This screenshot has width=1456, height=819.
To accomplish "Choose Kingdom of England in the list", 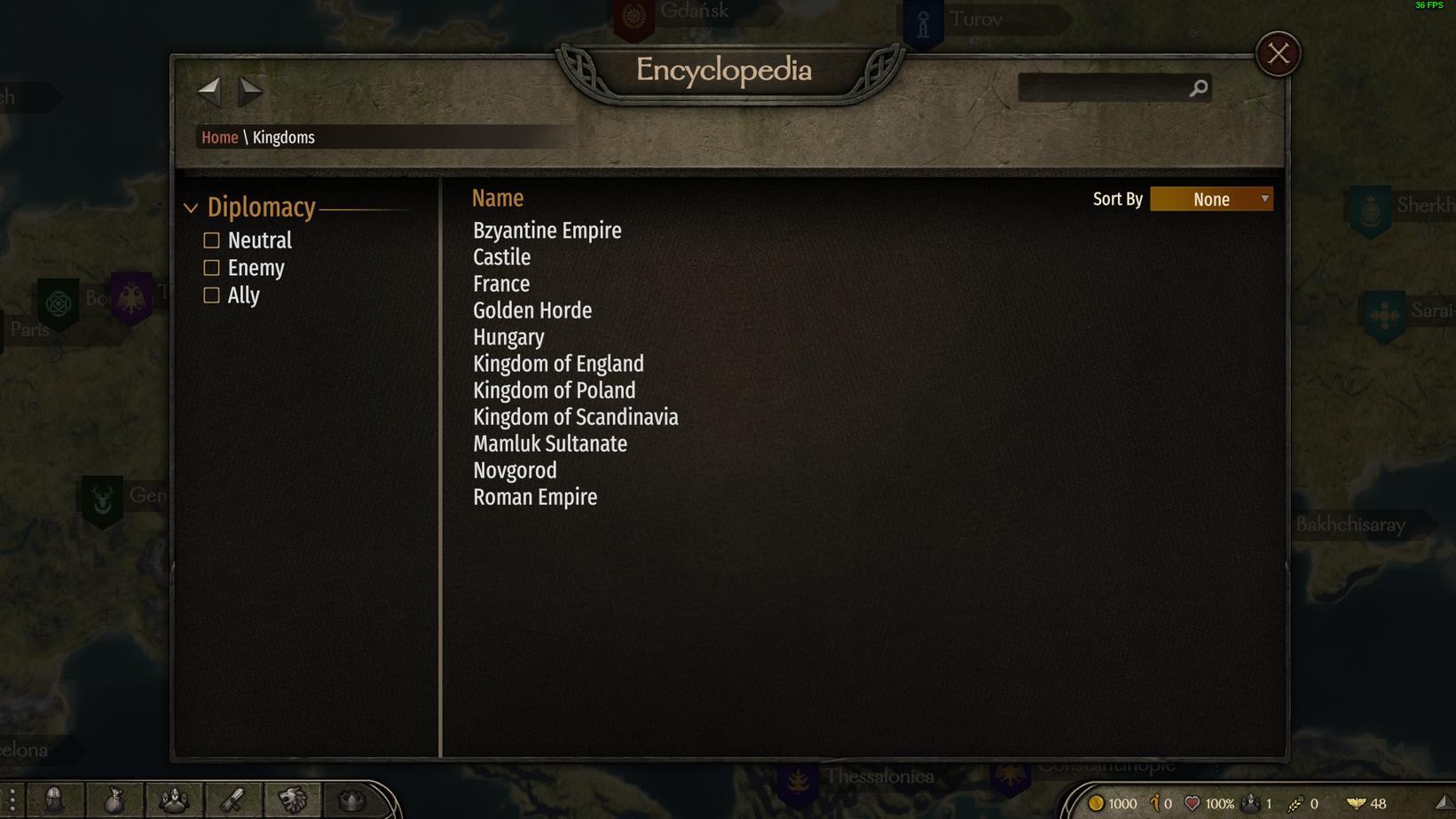I will pos(558,364).
